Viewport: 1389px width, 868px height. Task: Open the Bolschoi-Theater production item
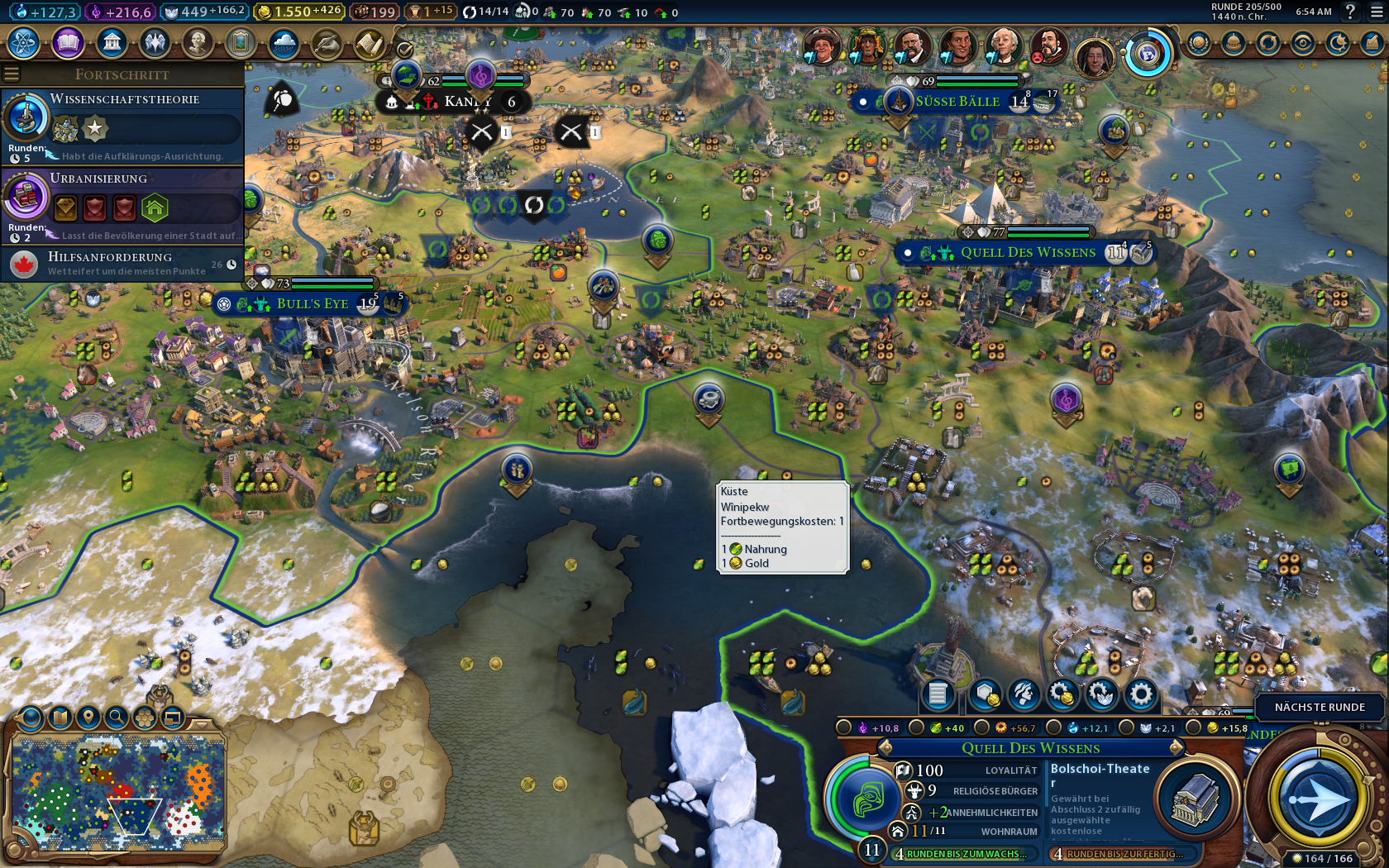[1141, 798]
